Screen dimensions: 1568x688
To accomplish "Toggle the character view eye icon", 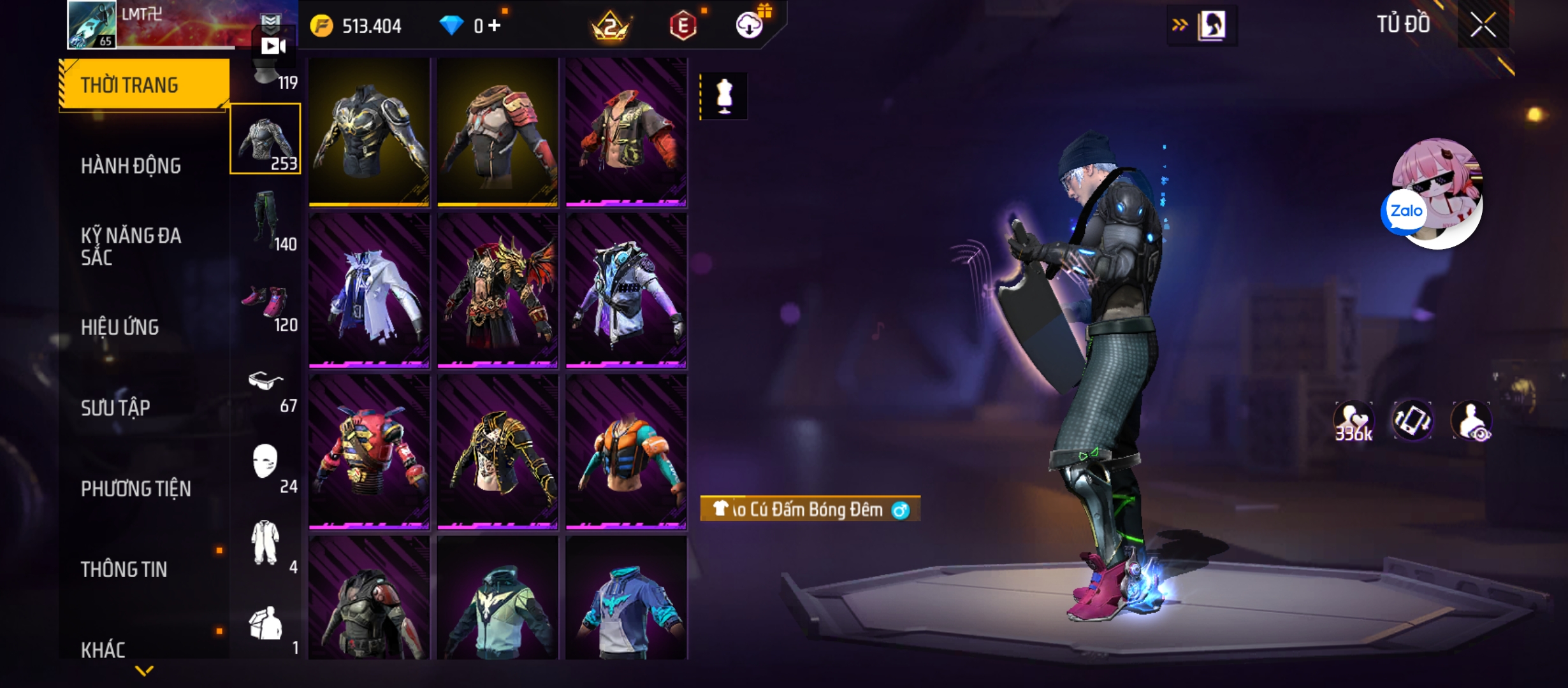I will 1472,422.
